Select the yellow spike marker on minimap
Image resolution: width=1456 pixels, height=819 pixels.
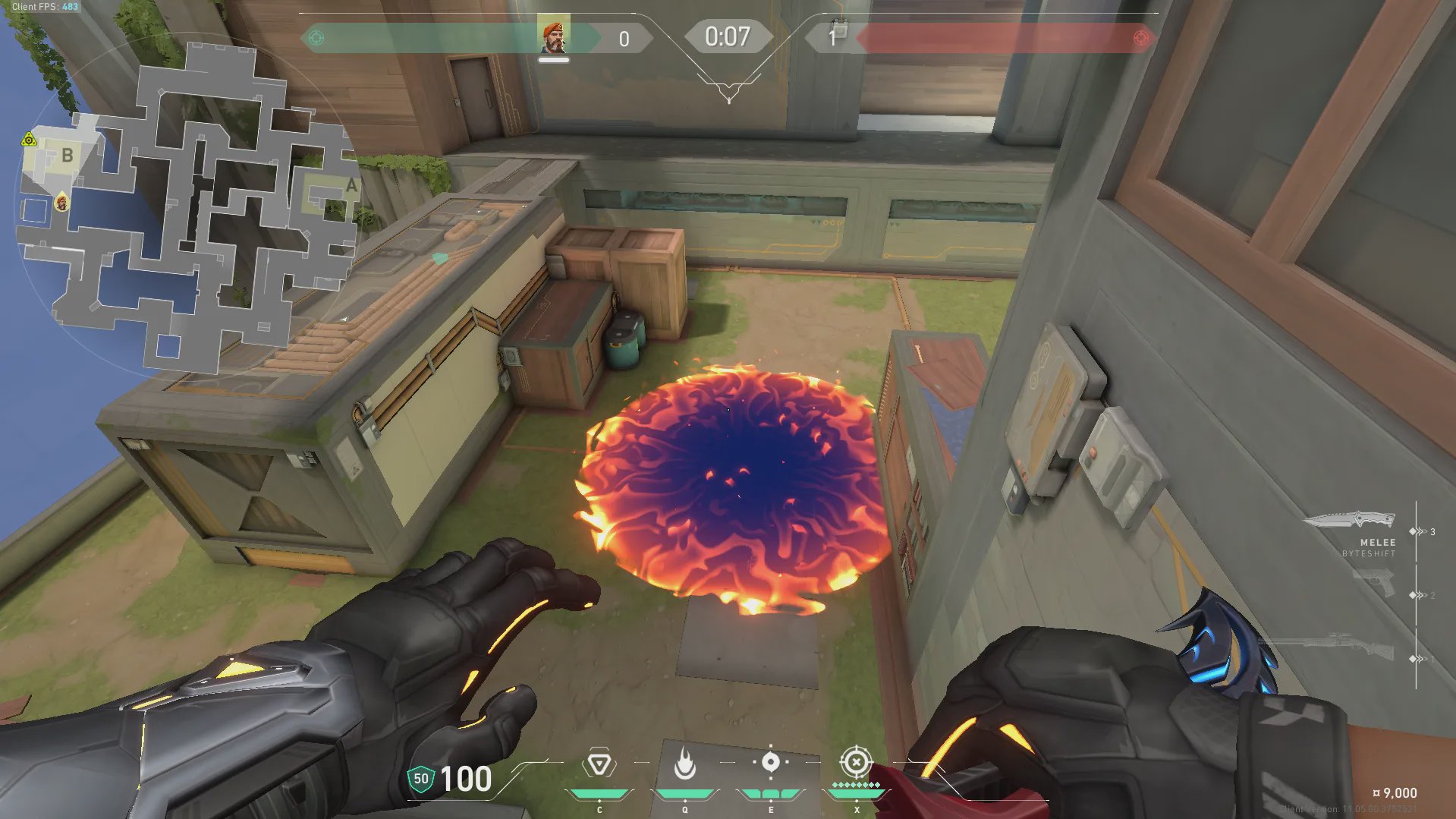coord(29,140)
